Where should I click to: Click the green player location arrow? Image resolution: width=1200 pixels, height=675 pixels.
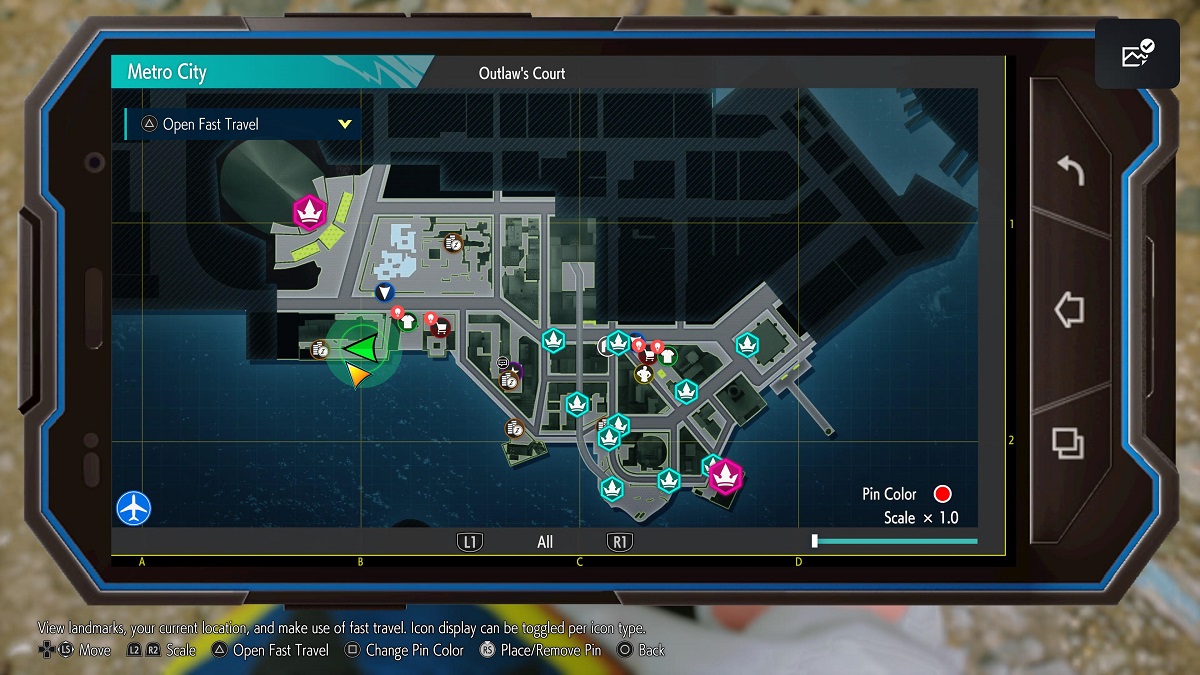[x=362, y=348]
